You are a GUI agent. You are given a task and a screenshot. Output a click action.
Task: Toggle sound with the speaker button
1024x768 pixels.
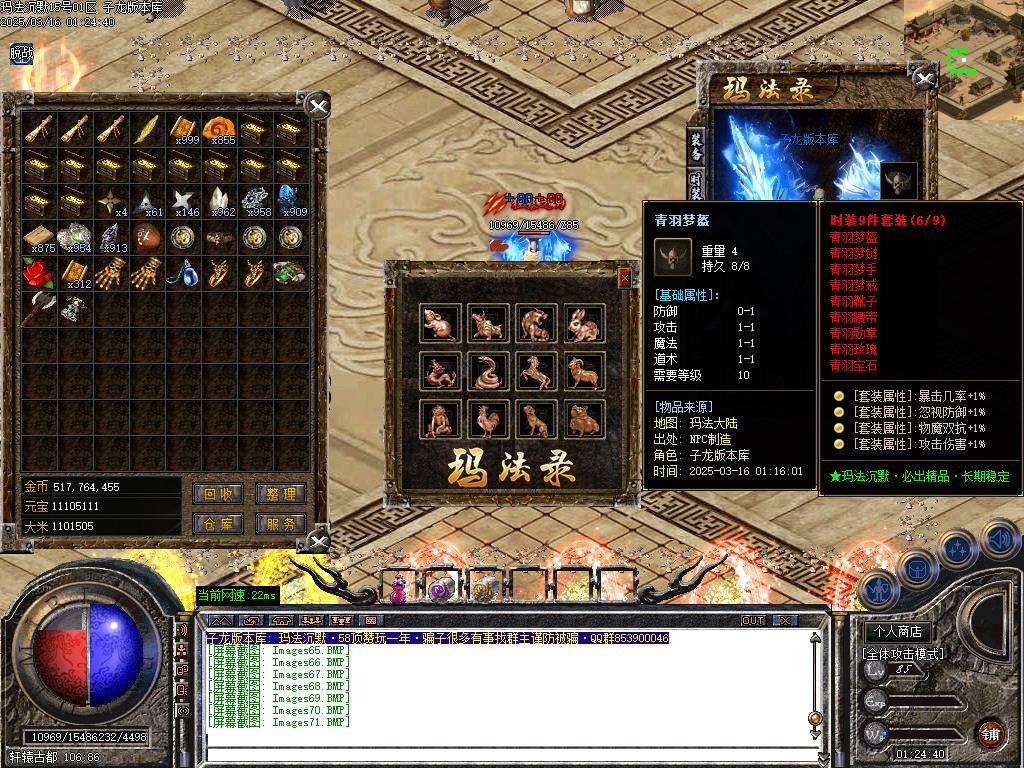pos(998,540)
